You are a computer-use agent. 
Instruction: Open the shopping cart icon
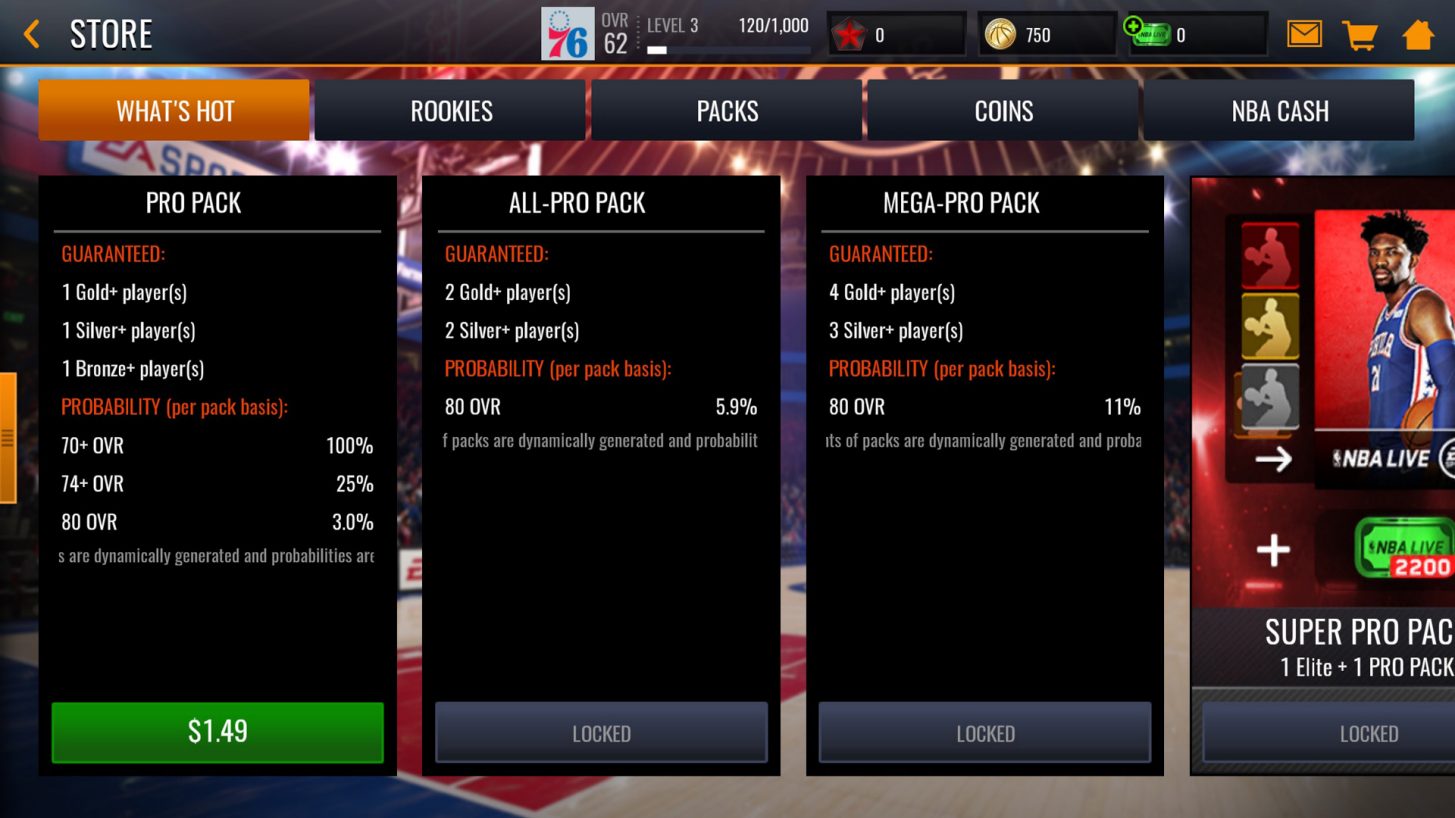[x=1359, y=32]
